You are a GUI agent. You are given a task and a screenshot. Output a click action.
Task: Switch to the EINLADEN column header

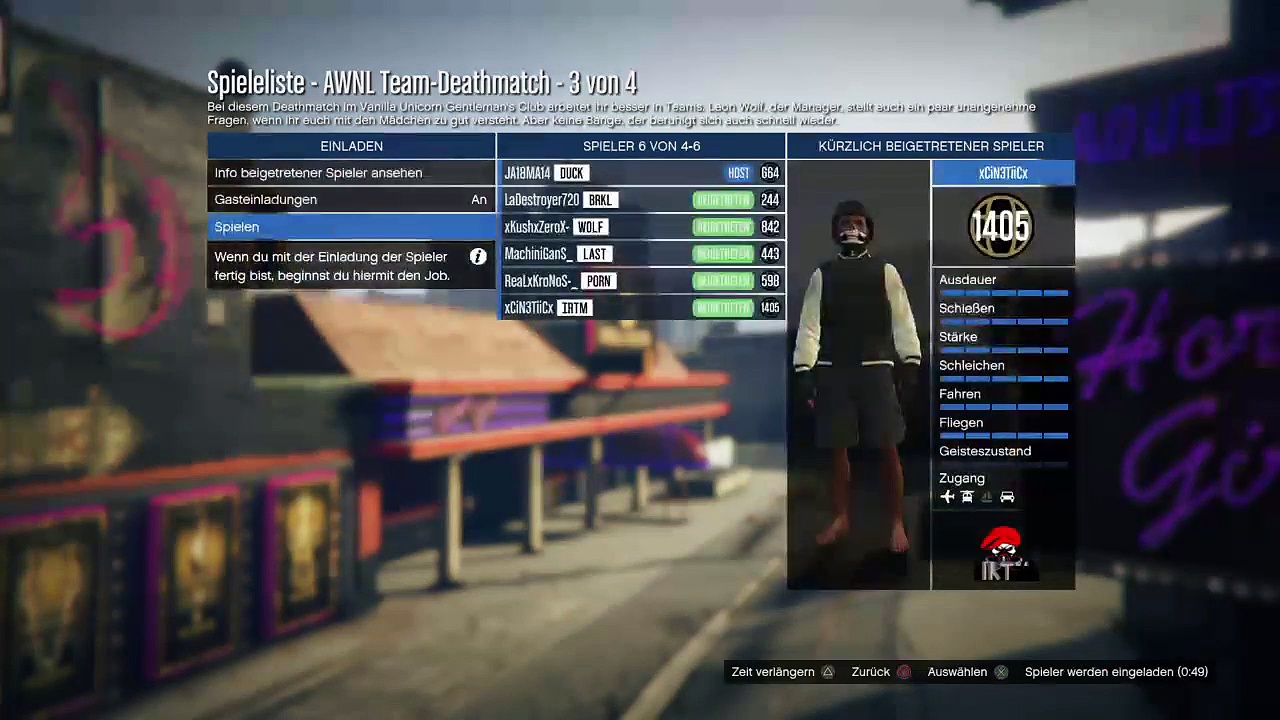pyautogui.click(x=351, y=146)
